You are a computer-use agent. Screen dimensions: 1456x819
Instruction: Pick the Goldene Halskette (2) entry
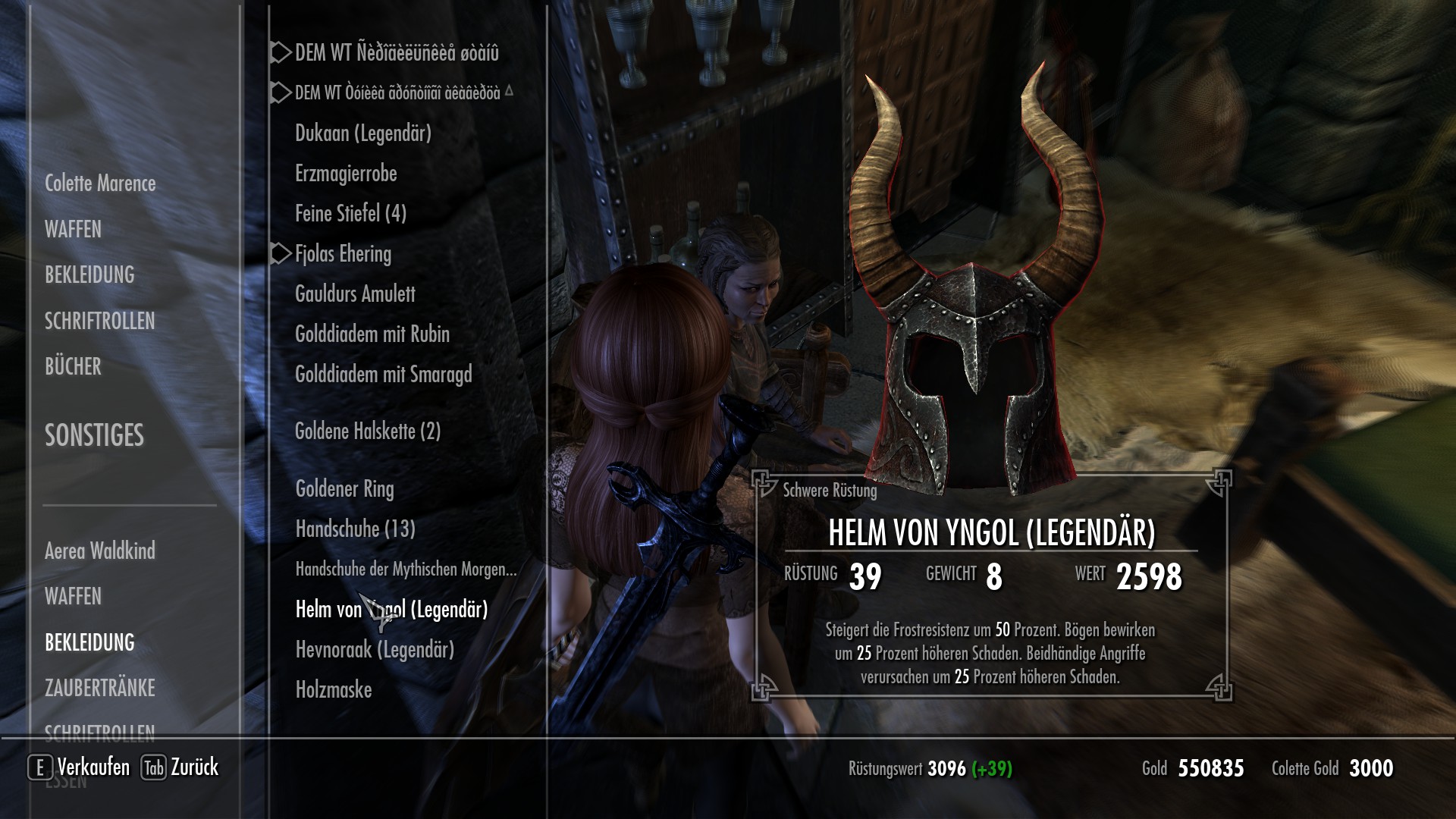click(368, 431)
